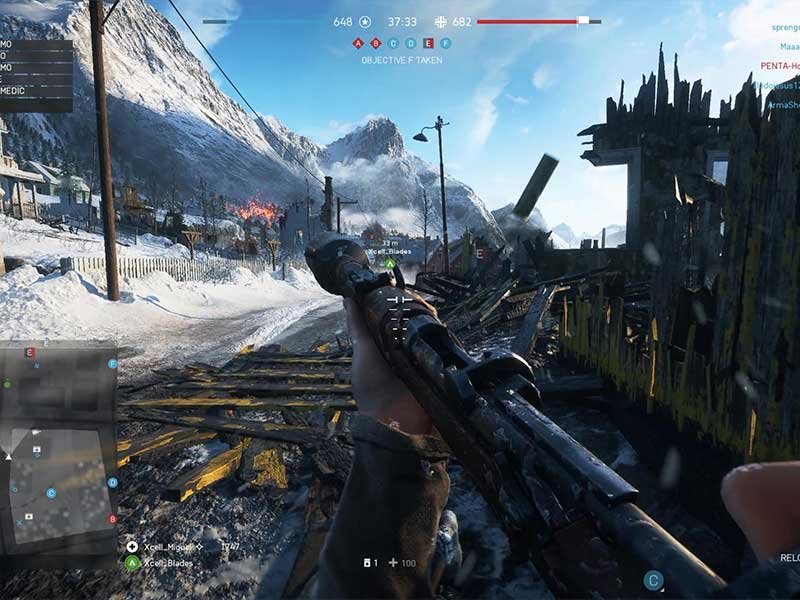Click the green squad marker above Xcell_Blades' 33 m tag

pyautogui.click(x=390, y=264)
